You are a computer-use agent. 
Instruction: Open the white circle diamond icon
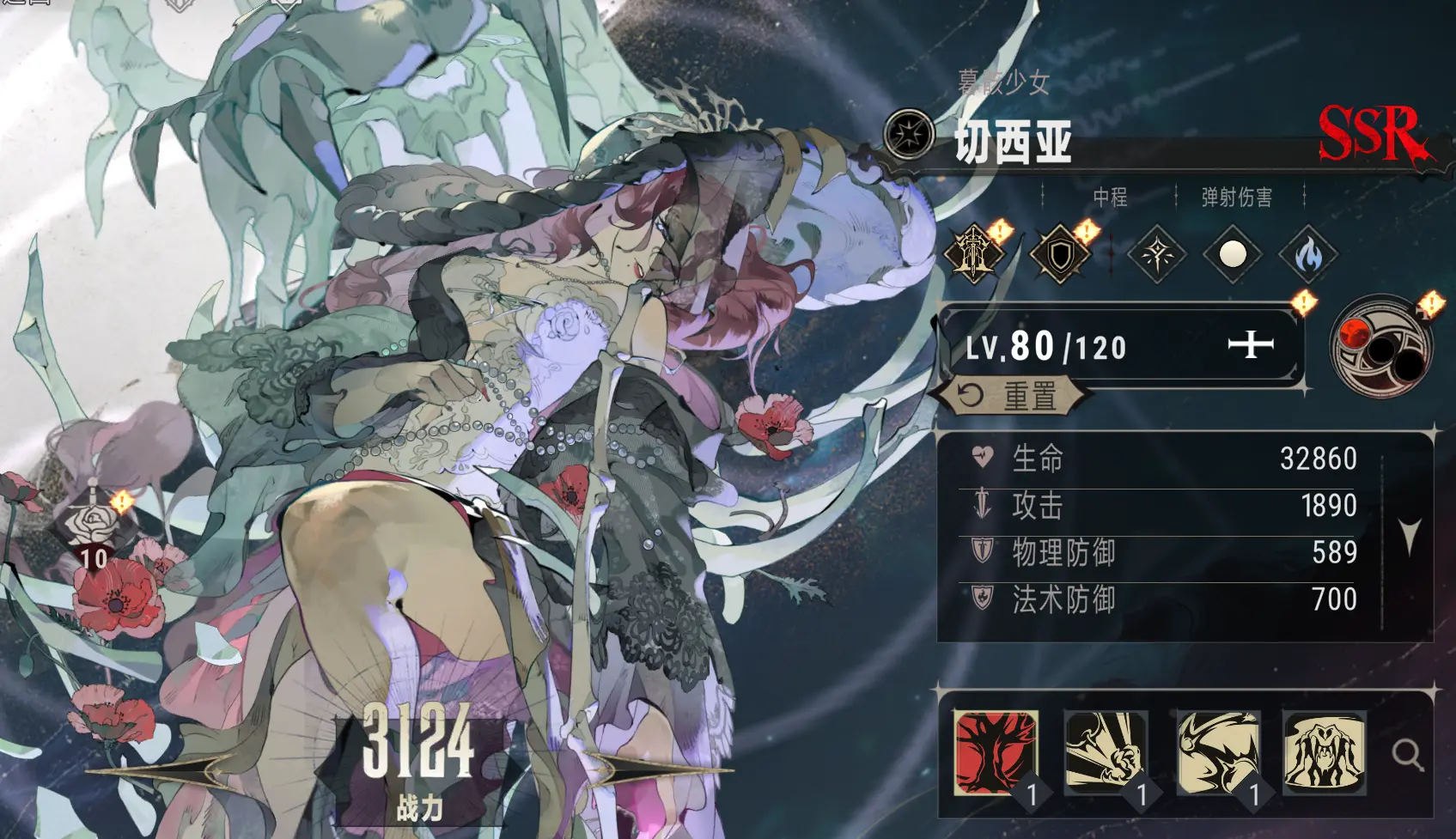coord(1230,256)
